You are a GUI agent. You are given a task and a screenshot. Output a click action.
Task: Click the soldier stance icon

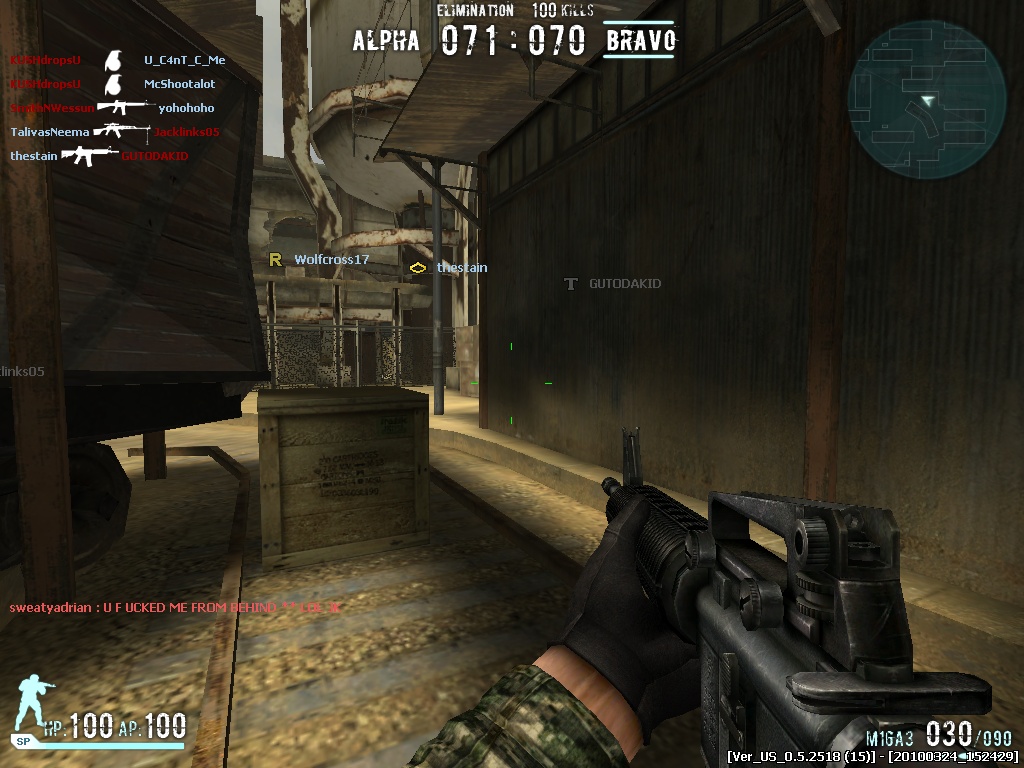(x=32, y=706)
